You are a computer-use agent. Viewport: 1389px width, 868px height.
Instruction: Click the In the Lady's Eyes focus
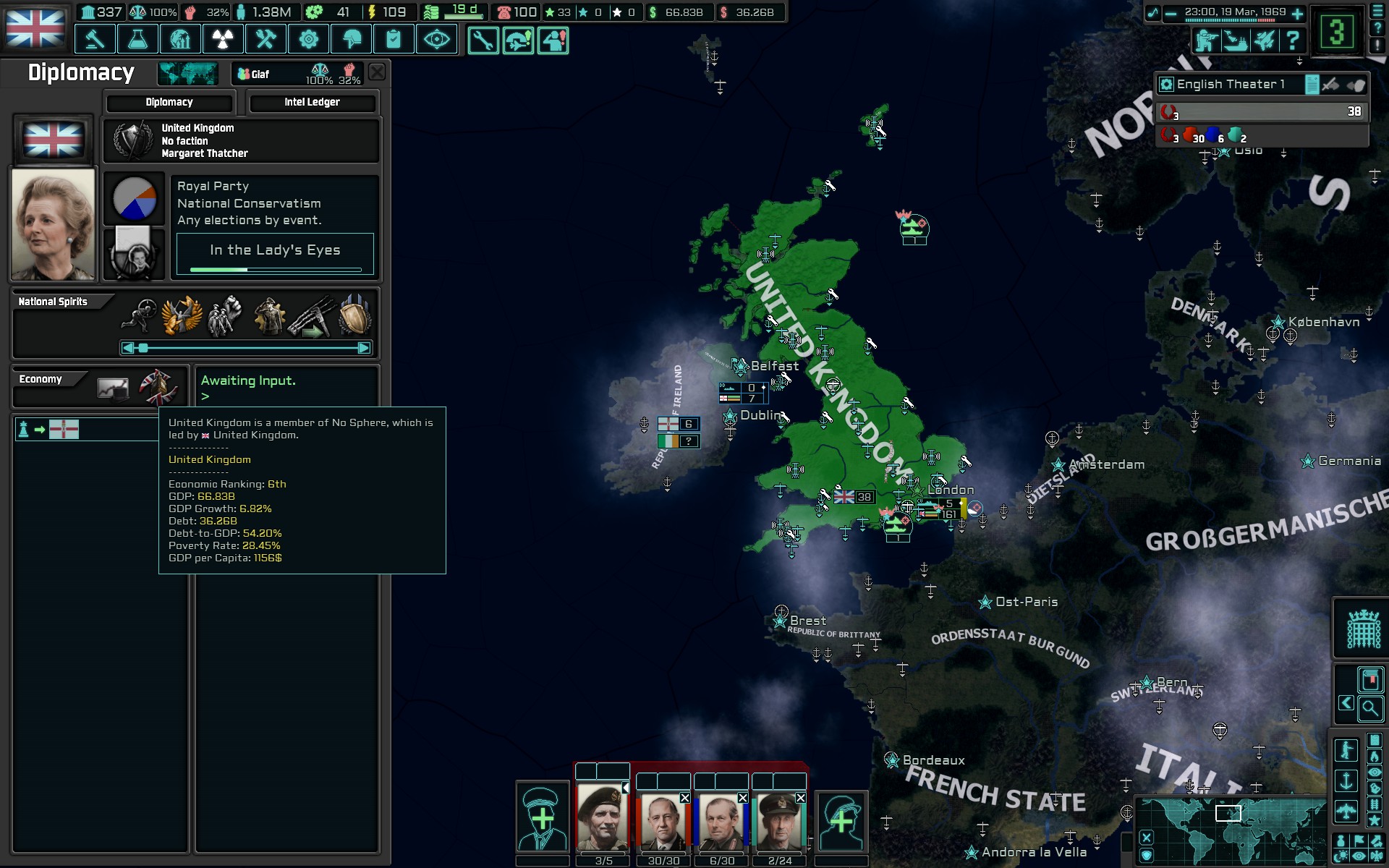click(x=274, y=251)
